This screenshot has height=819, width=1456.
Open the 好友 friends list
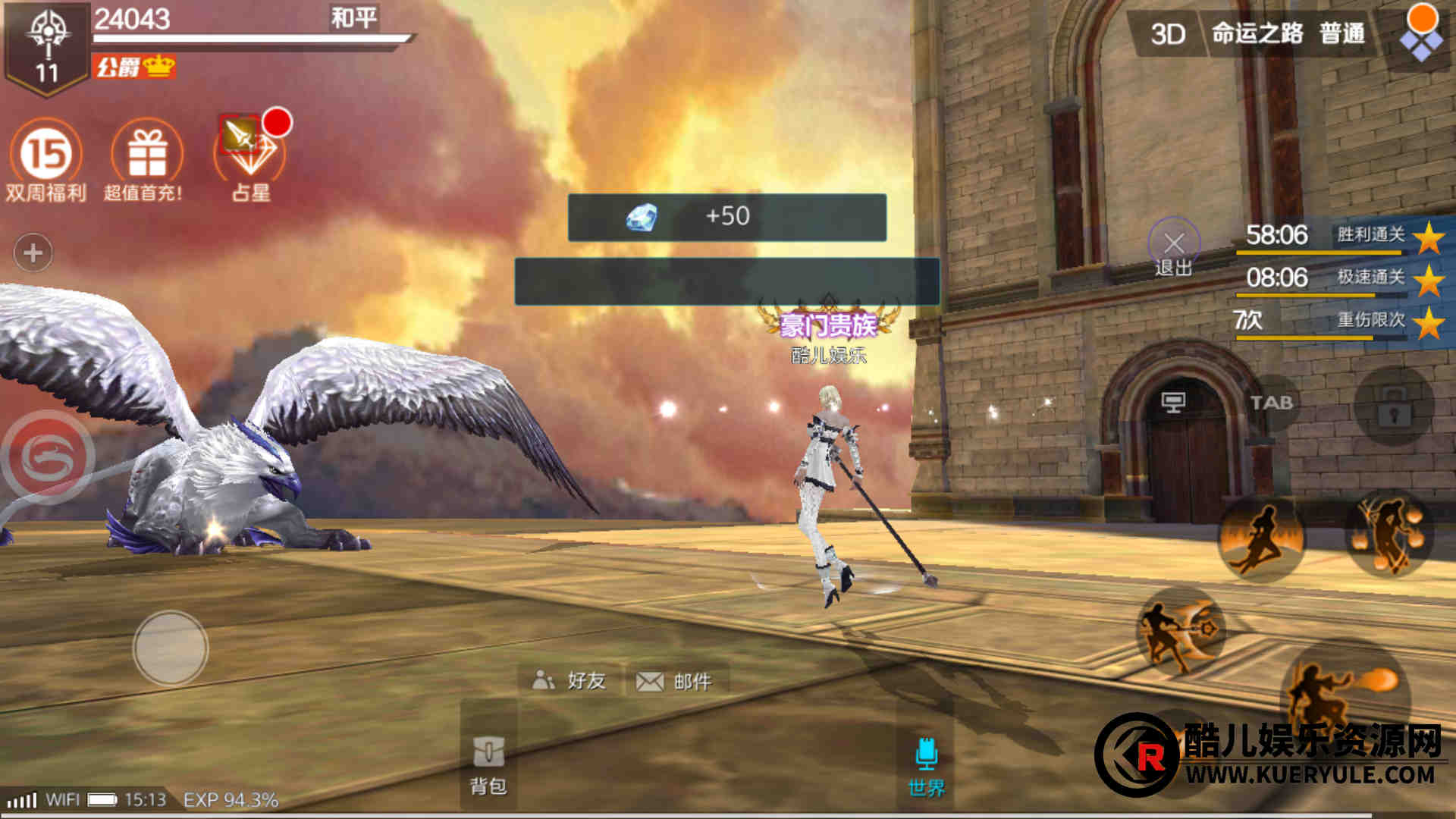click(x=570, y=680)
